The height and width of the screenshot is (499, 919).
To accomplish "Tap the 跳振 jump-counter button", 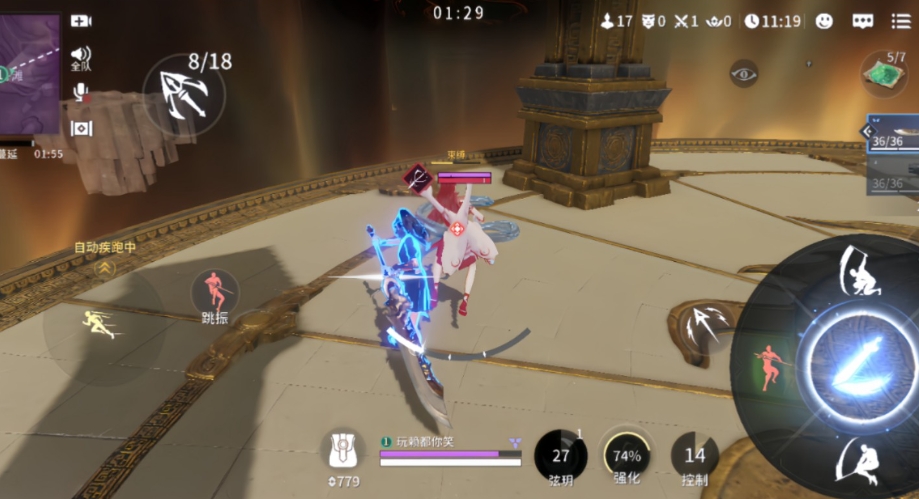I will 215,294.
